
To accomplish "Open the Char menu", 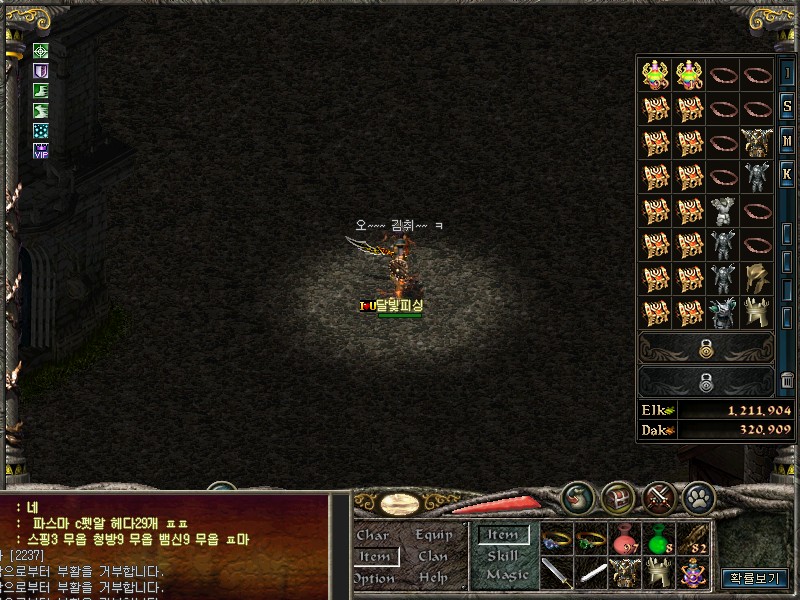I will 373,536.
